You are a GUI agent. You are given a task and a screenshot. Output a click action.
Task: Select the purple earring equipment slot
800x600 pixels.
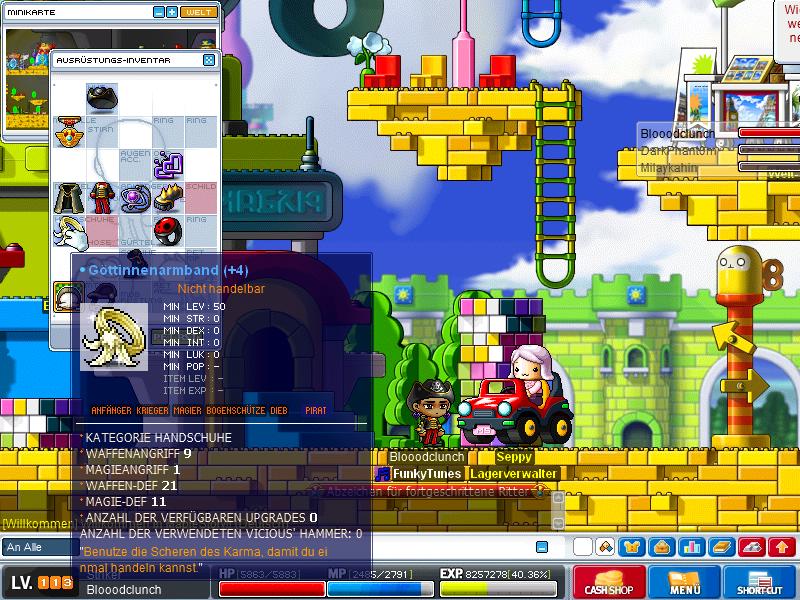tap(168, 163)
